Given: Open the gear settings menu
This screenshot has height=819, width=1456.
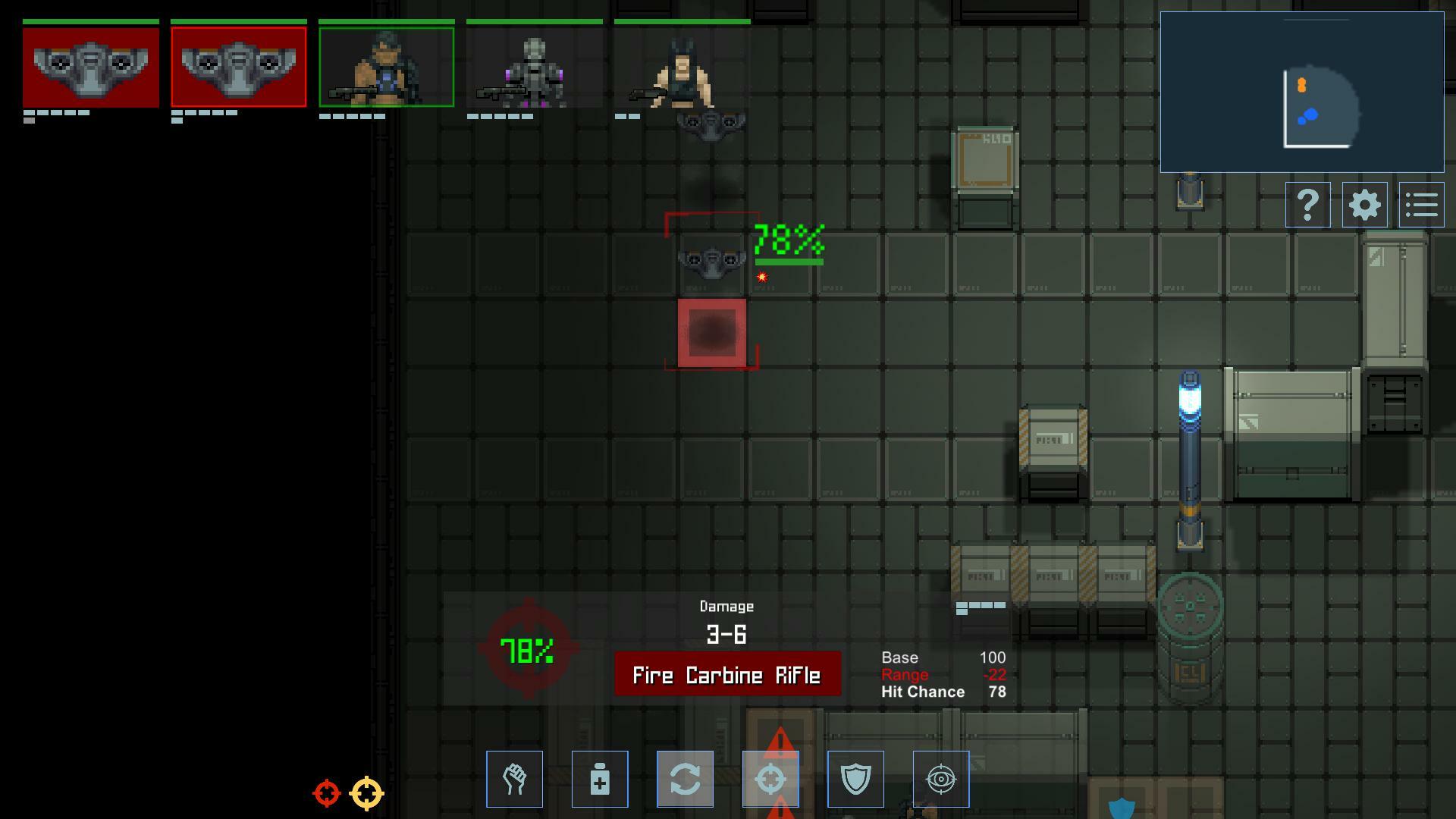Looking at the screenshot, I should pyautogui.click(x=1364, y=205).
